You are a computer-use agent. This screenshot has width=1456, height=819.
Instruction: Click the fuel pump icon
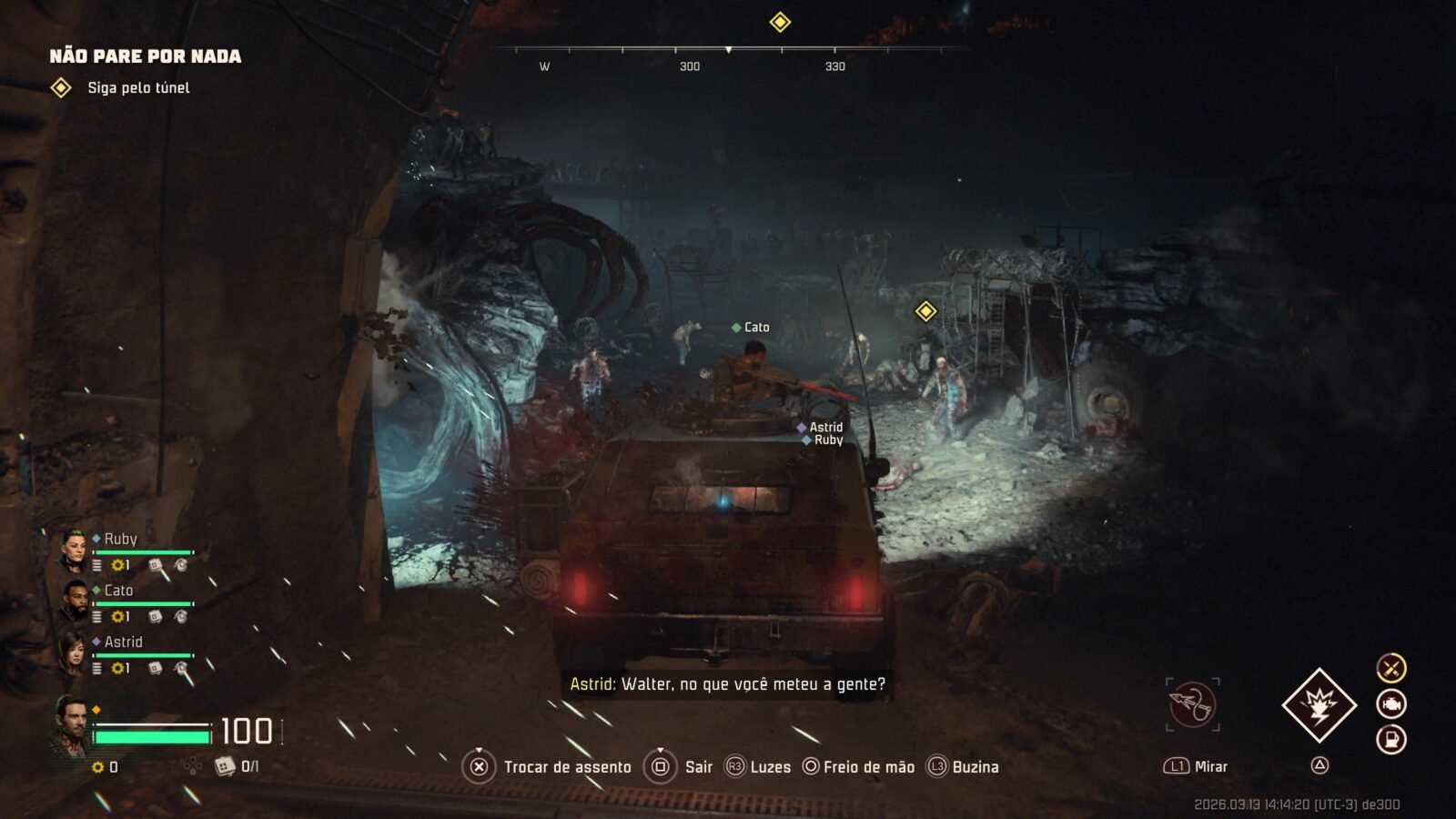(1390, 739)
